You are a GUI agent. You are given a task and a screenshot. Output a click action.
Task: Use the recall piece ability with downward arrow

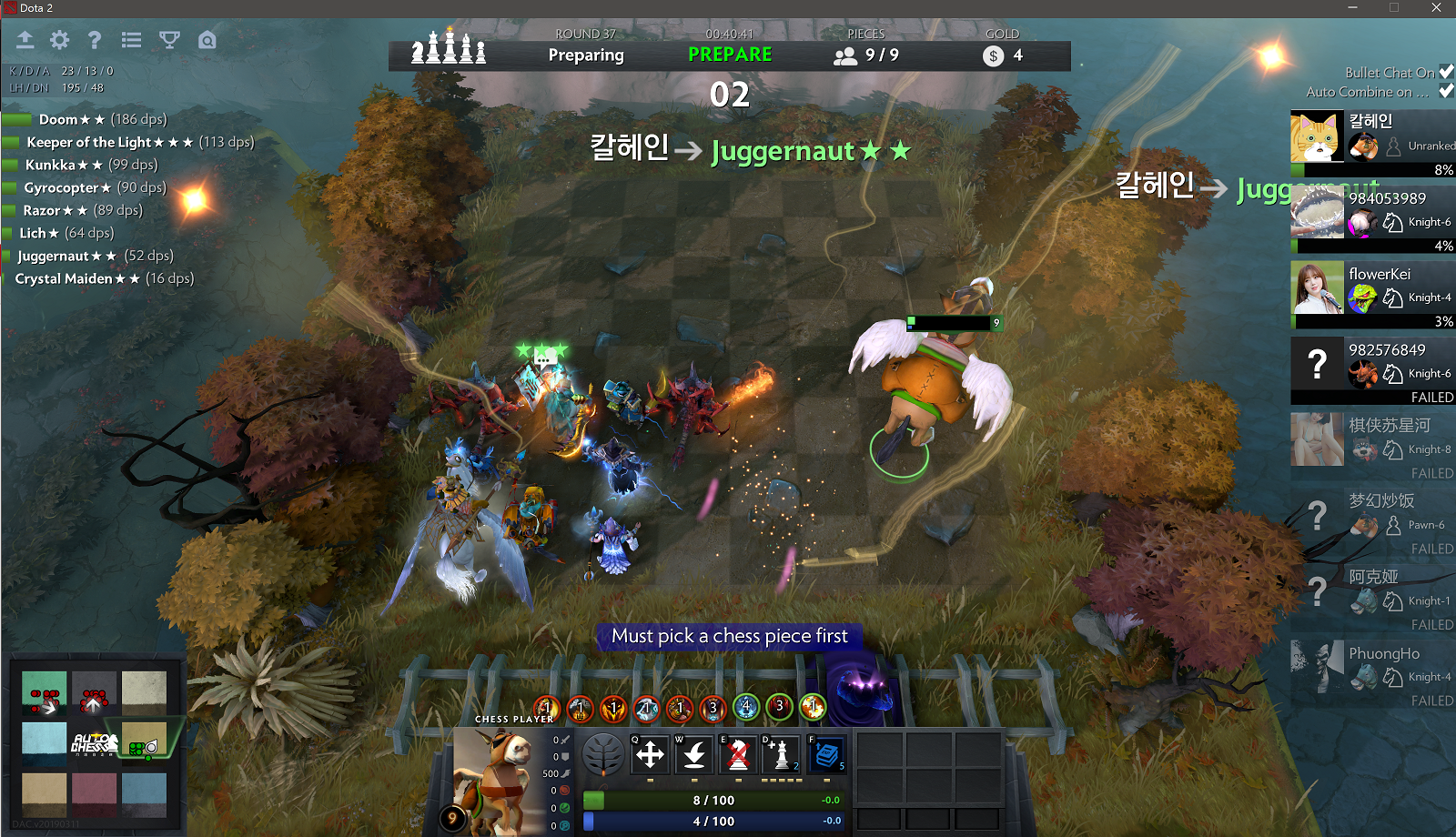[694, 754]
